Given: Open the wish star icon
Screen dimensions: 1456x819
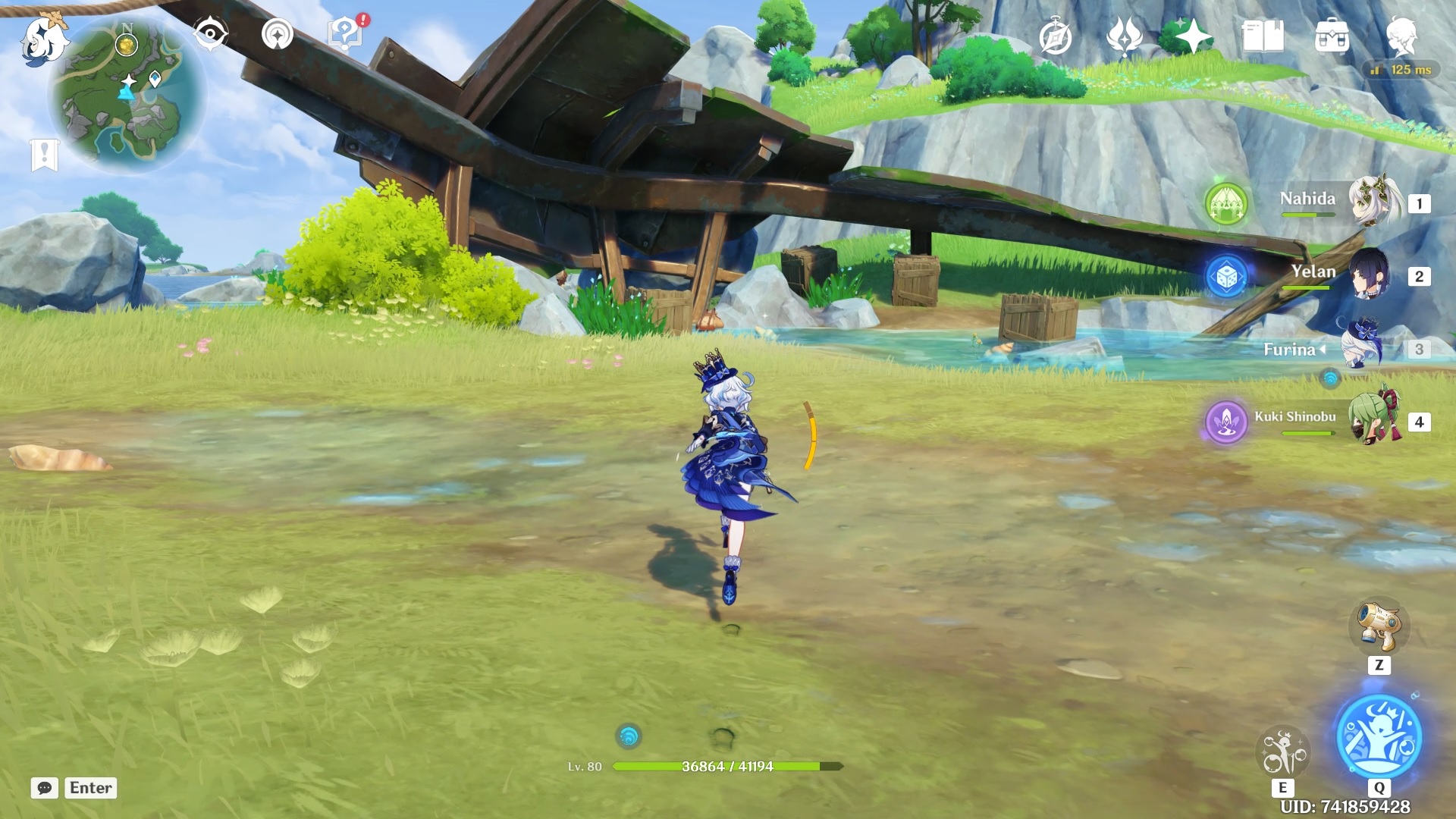Looking at the screenshot, I should [1193, 36].
